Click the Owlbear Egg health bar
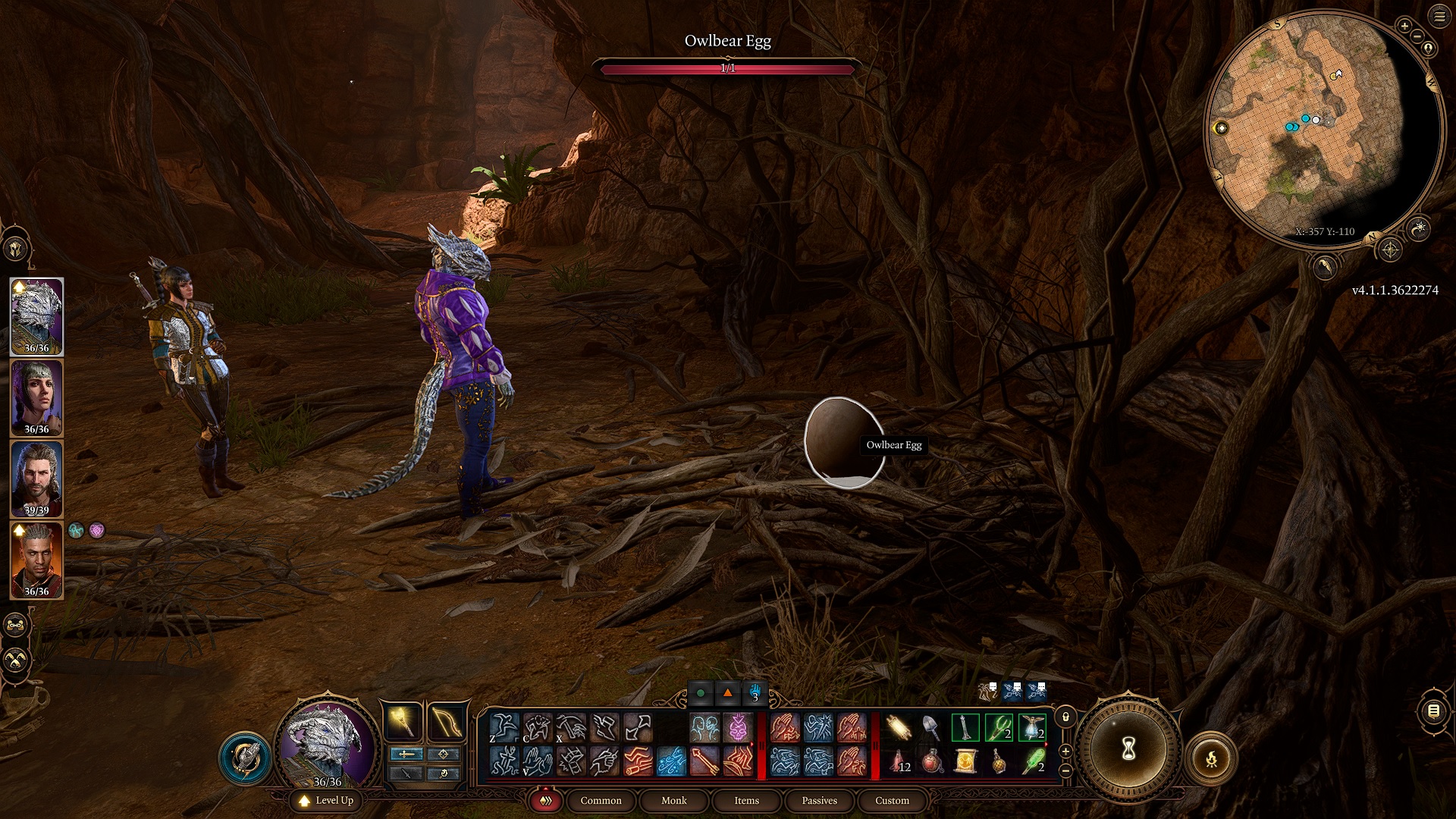Screen dimensions: 1456x819 tap(726, 68)
